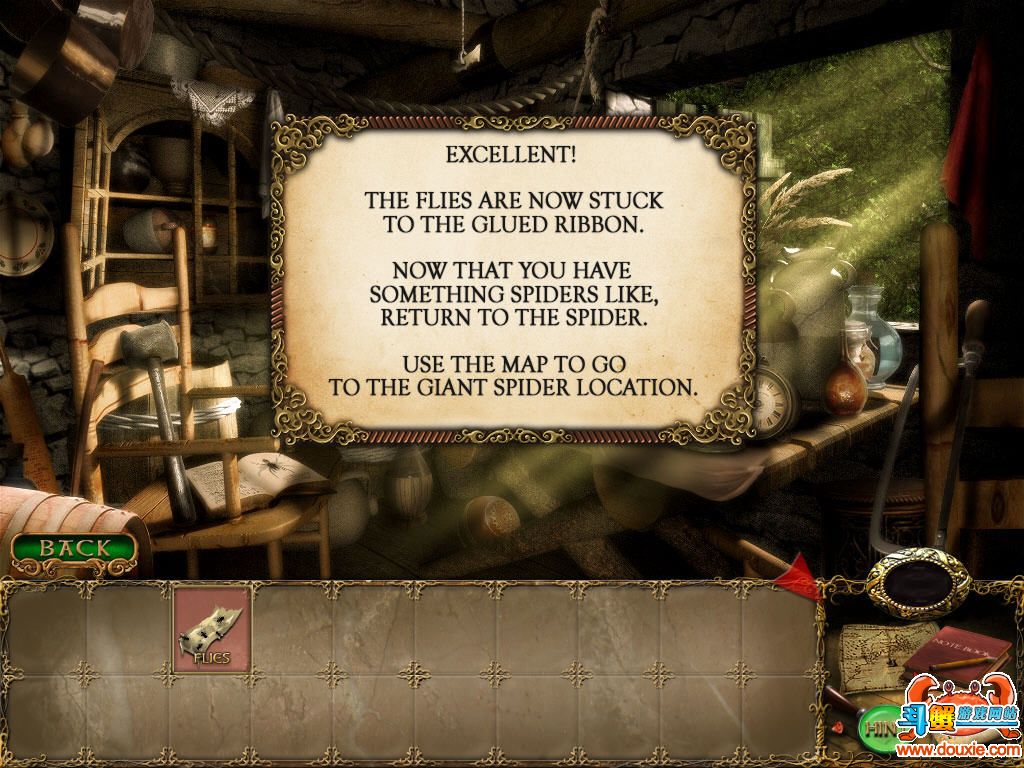Go back using the BACK button
The width and height of the screenshot is (1024, 768).
tap(75, 548)
